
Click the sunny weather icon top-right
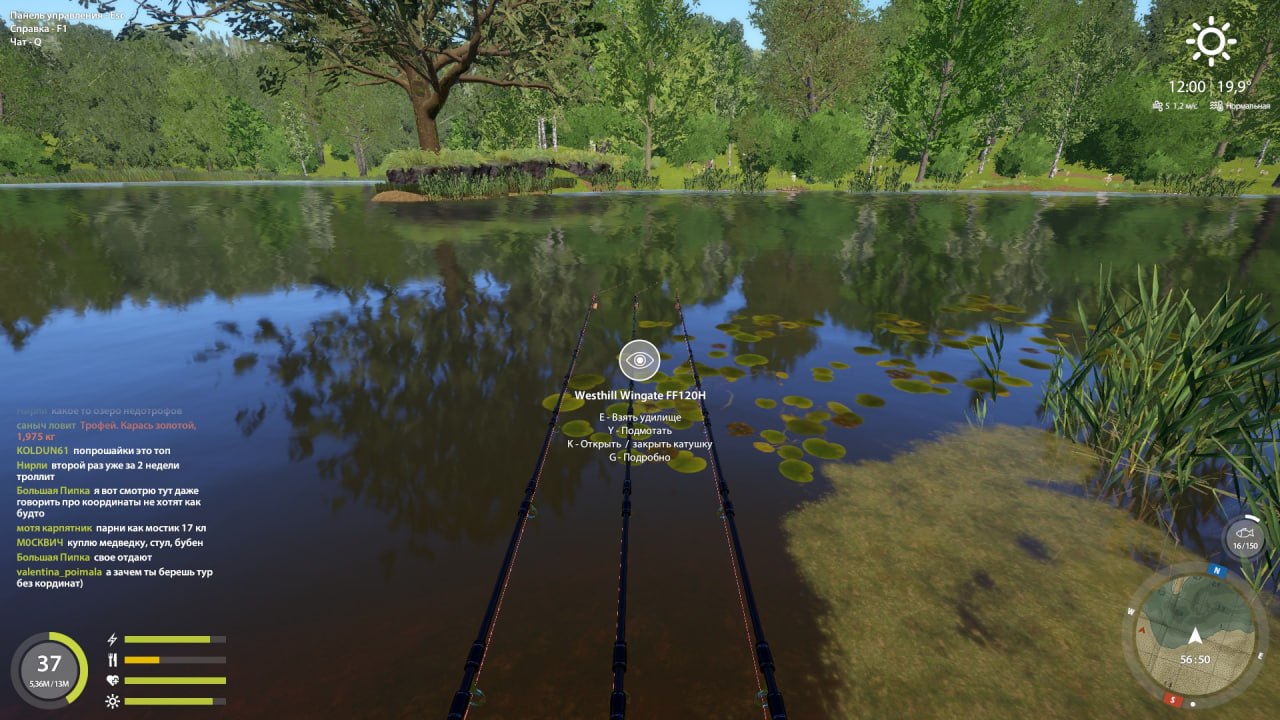[x=1210, y=42]
